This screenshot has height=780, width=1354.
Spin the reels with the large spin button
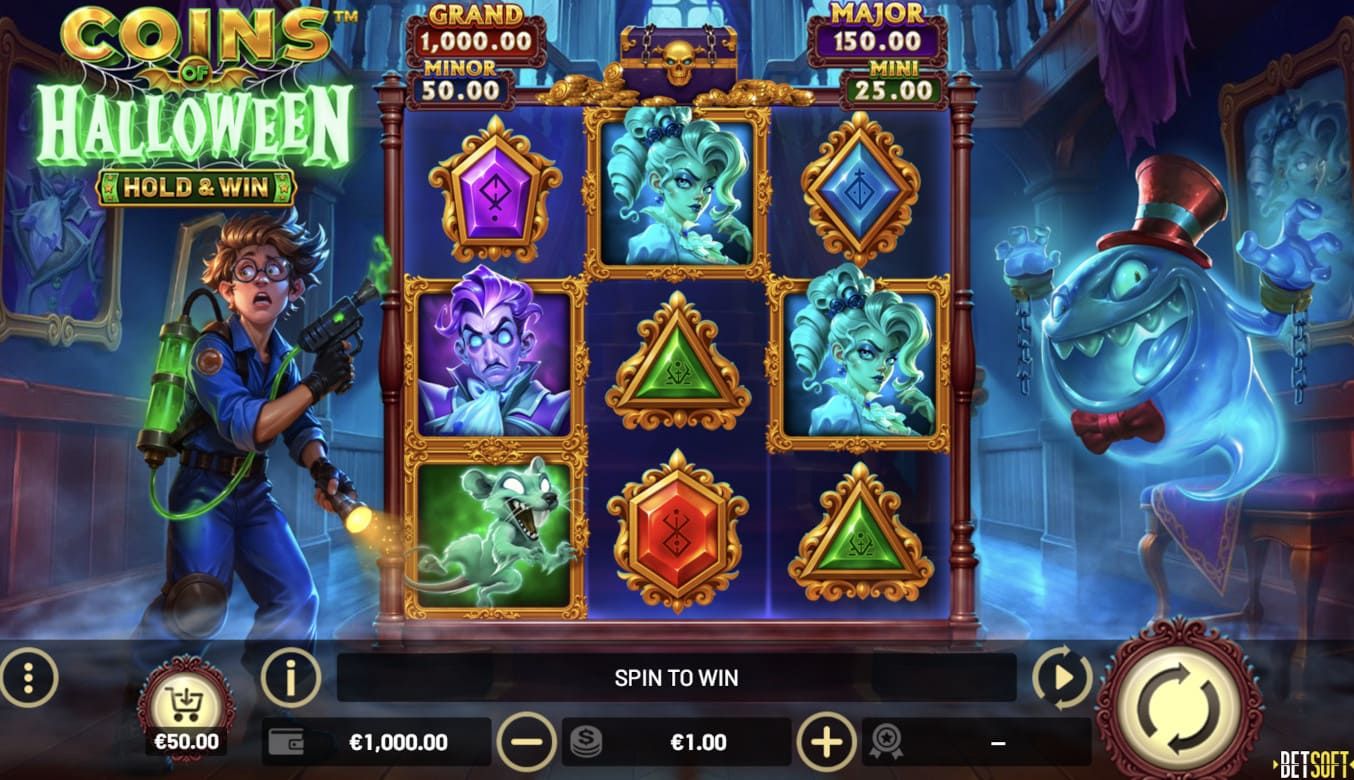click(x=1179, y=698)
